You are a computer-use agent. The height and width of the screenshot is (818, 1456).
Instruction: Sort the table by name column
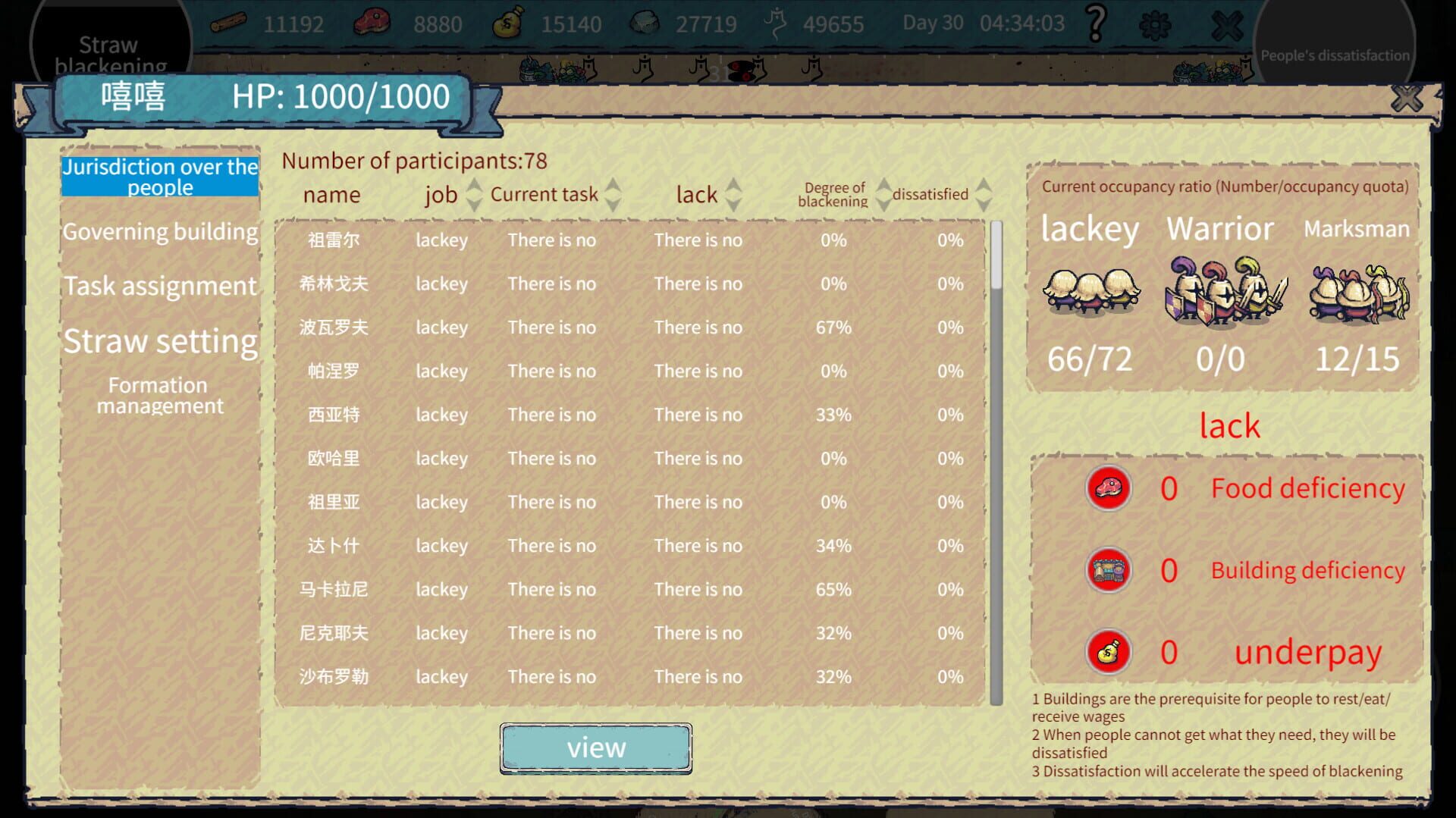331,194
